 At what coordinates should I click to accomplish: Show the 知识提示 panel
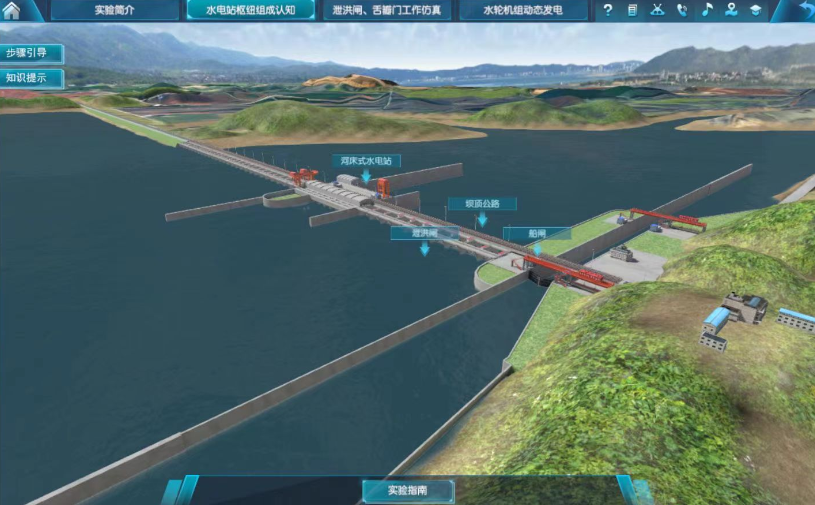click(30, 78)
